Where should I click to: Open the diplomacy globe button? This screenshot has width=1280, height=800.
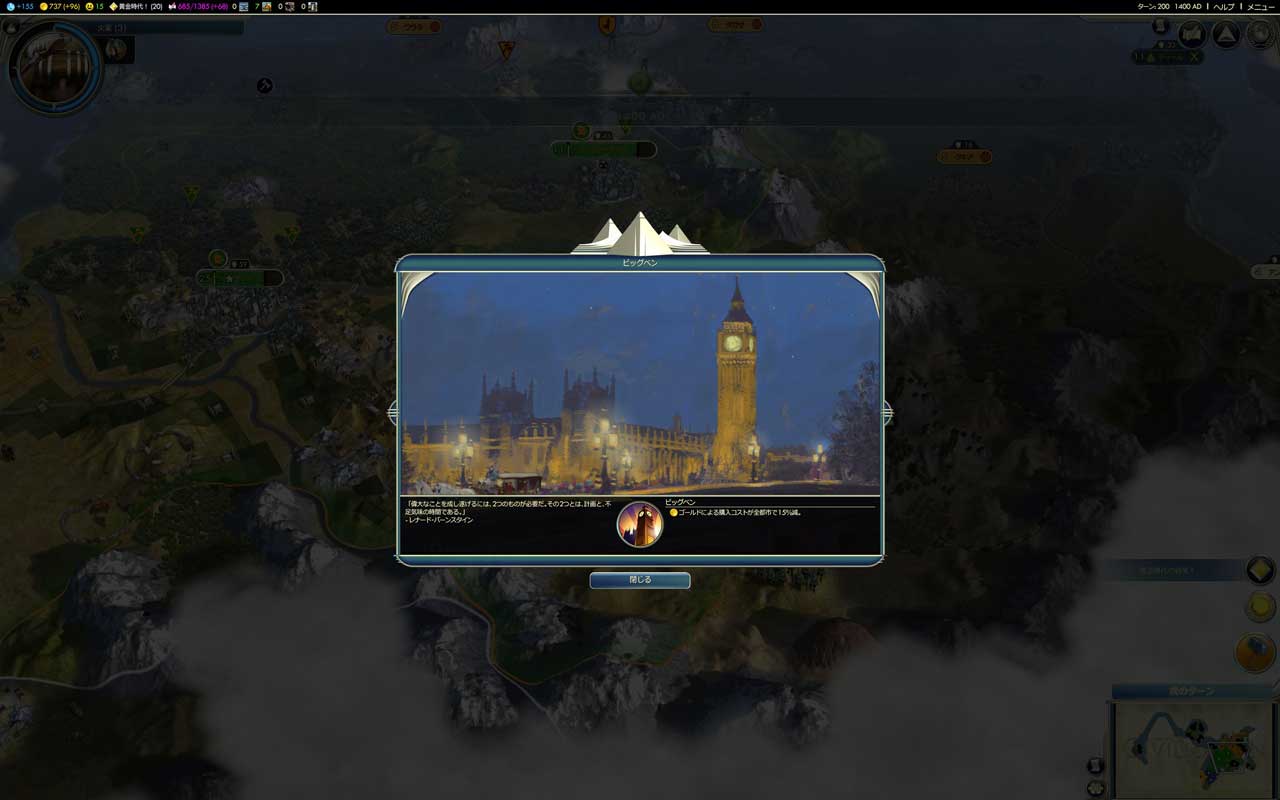(x=1257, y=35)
